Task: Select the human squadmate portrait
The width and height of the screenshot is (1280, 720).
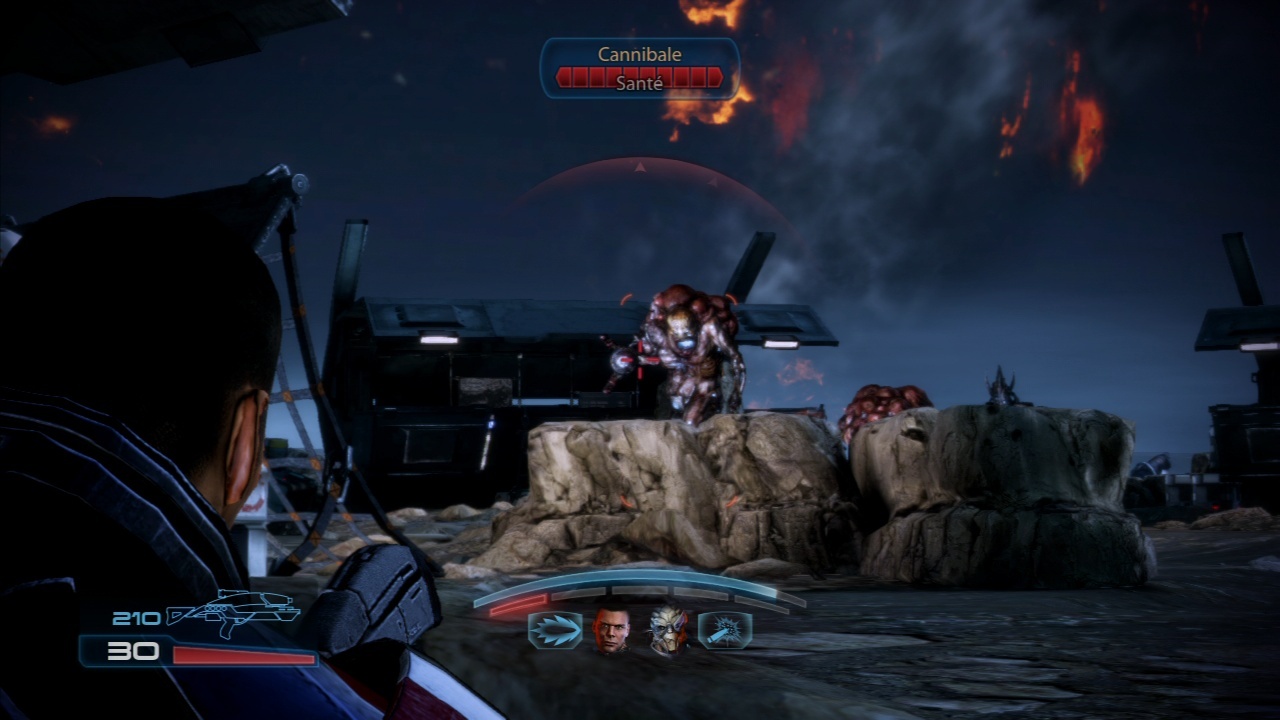Action: tap(612, 631)
